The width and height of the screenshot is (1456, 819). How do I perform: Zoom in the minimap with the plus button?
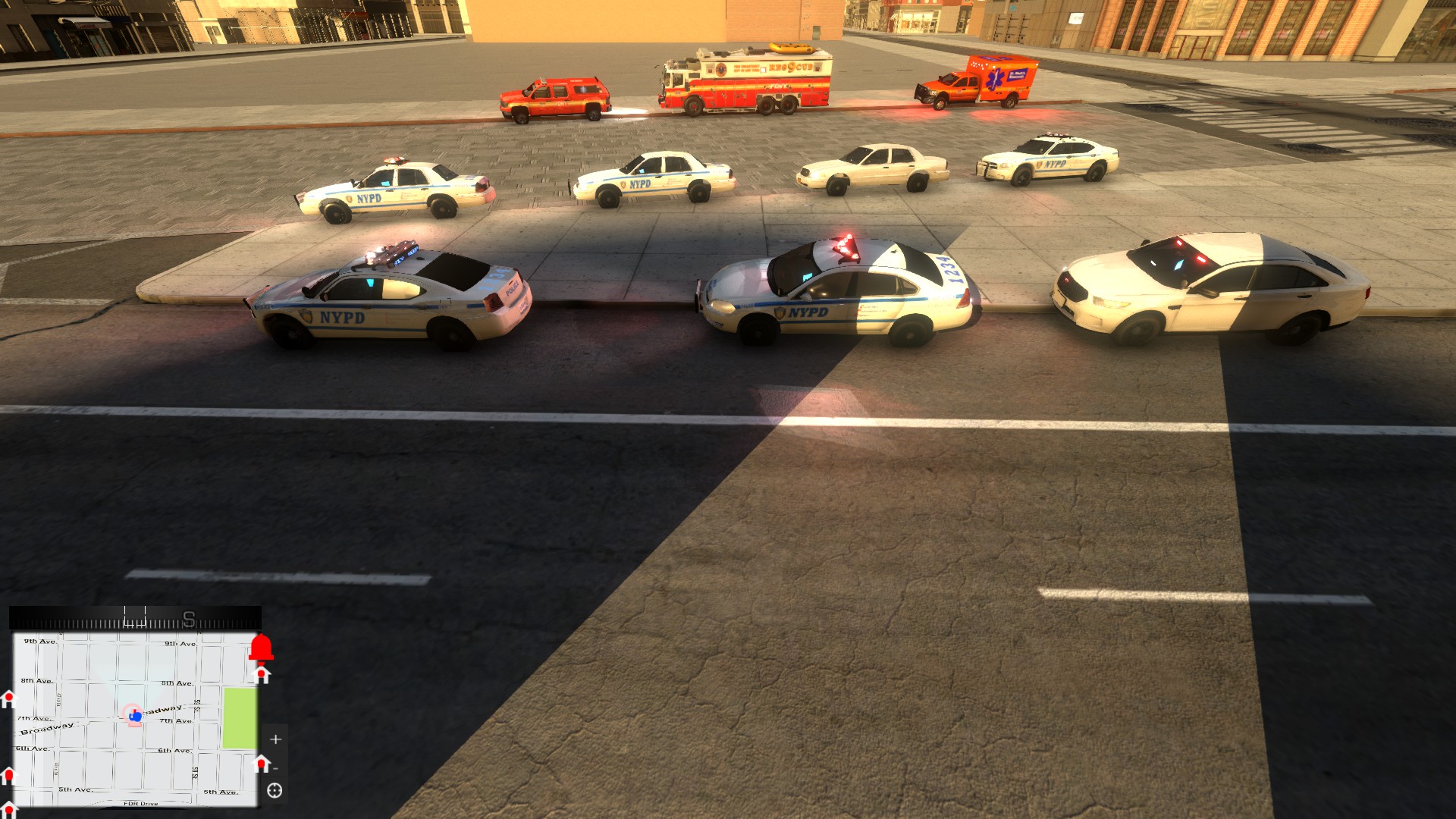coord(275,739)
